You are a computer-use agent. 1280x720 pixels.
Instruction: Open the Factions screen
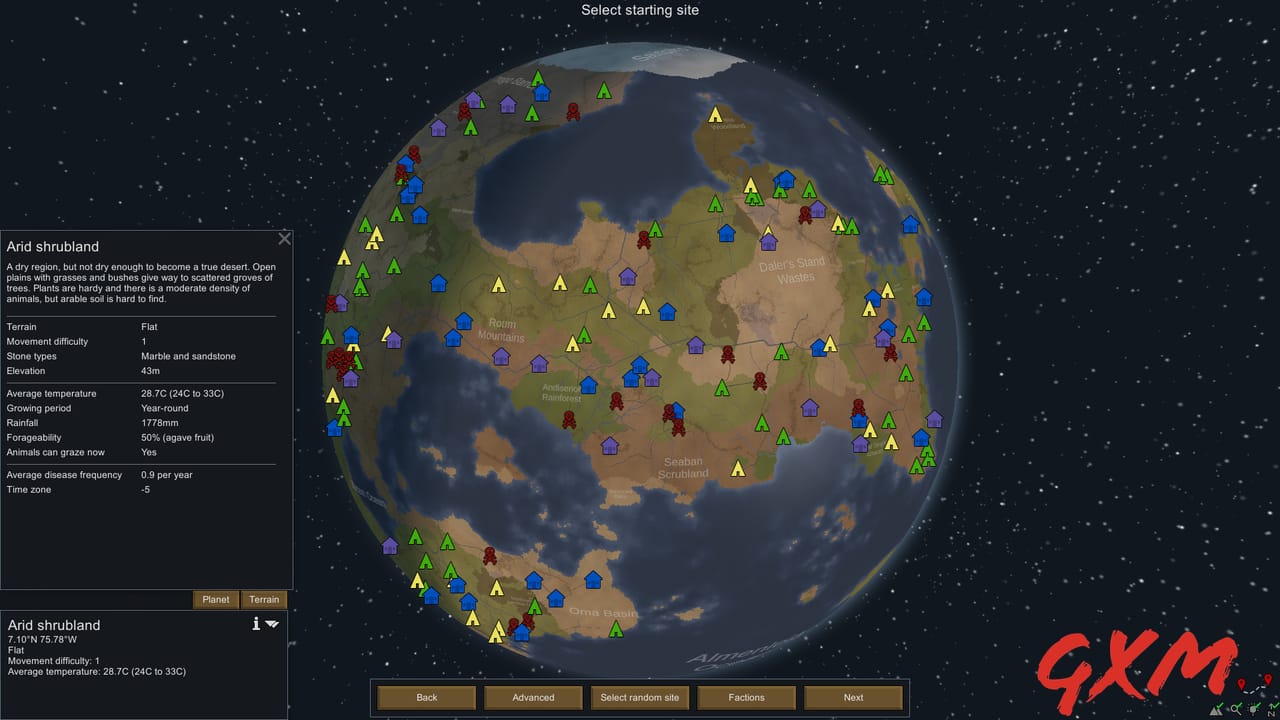point(746,697)
